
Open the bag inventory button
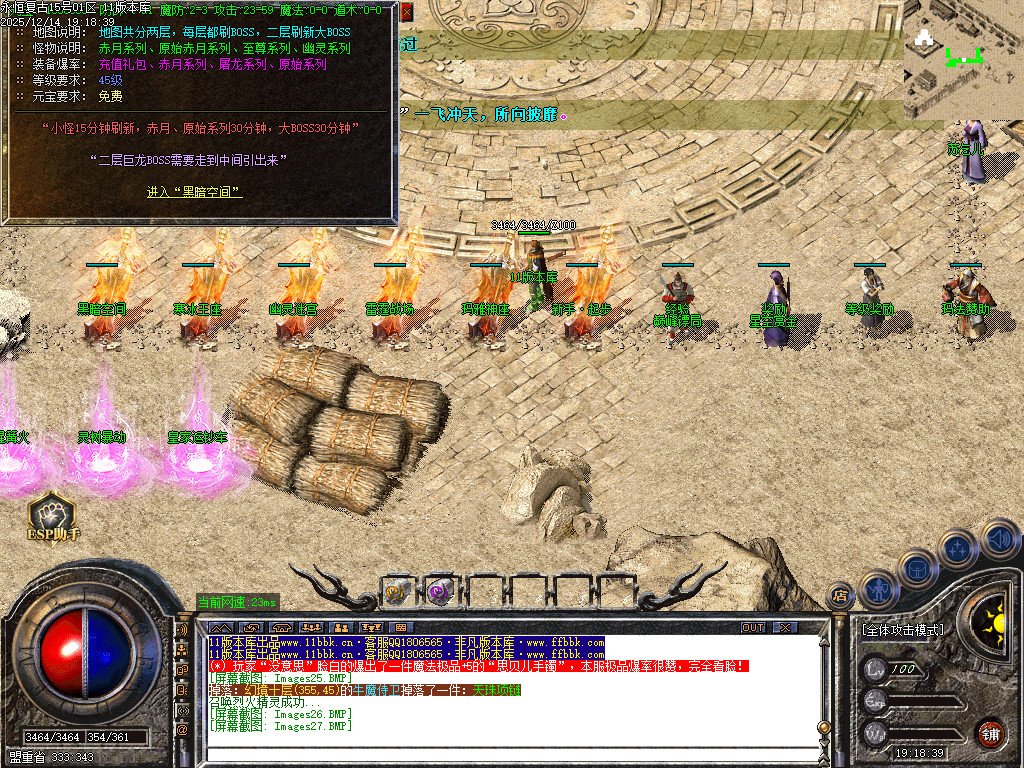click(x=917, y=569)
